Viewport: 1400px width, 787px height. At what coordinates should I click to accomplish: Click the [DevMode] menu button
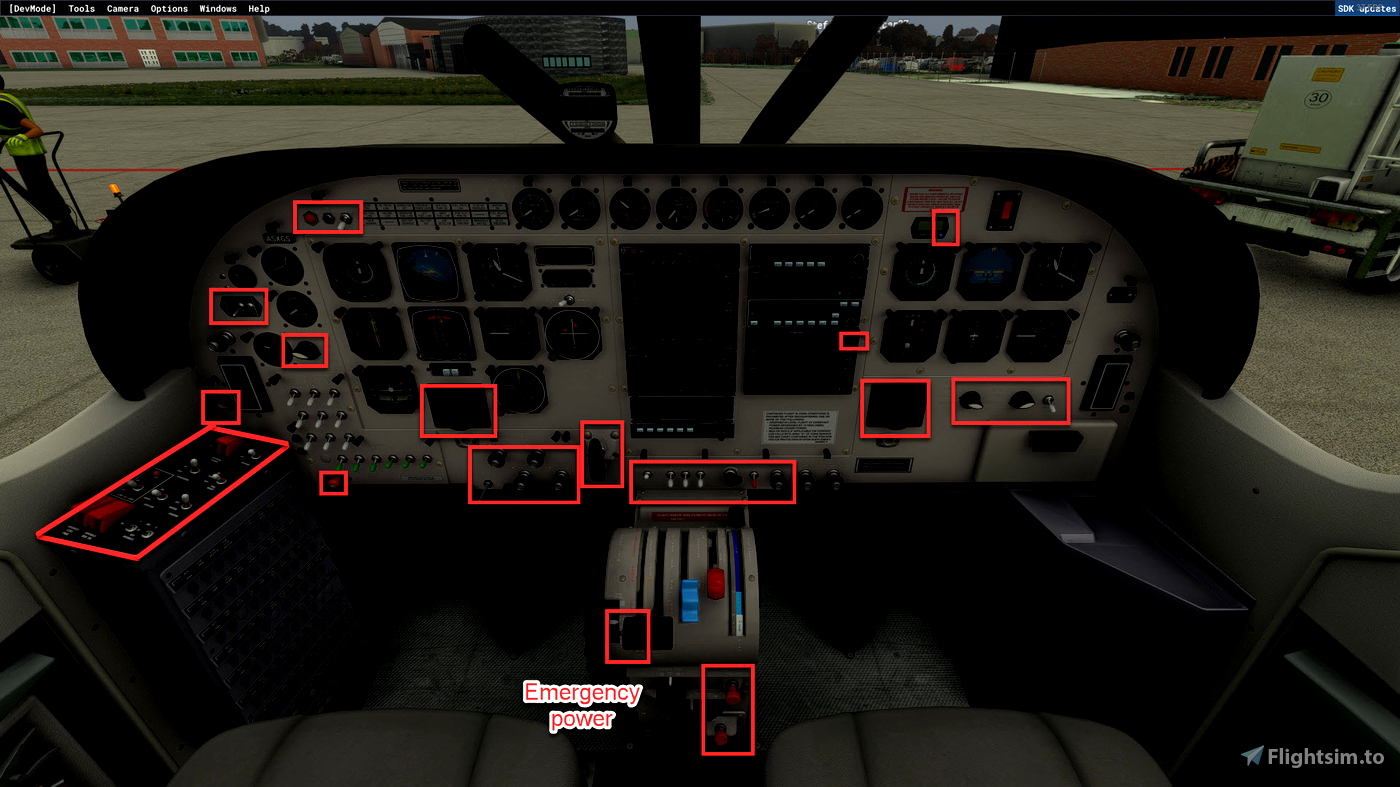(31, 8)
